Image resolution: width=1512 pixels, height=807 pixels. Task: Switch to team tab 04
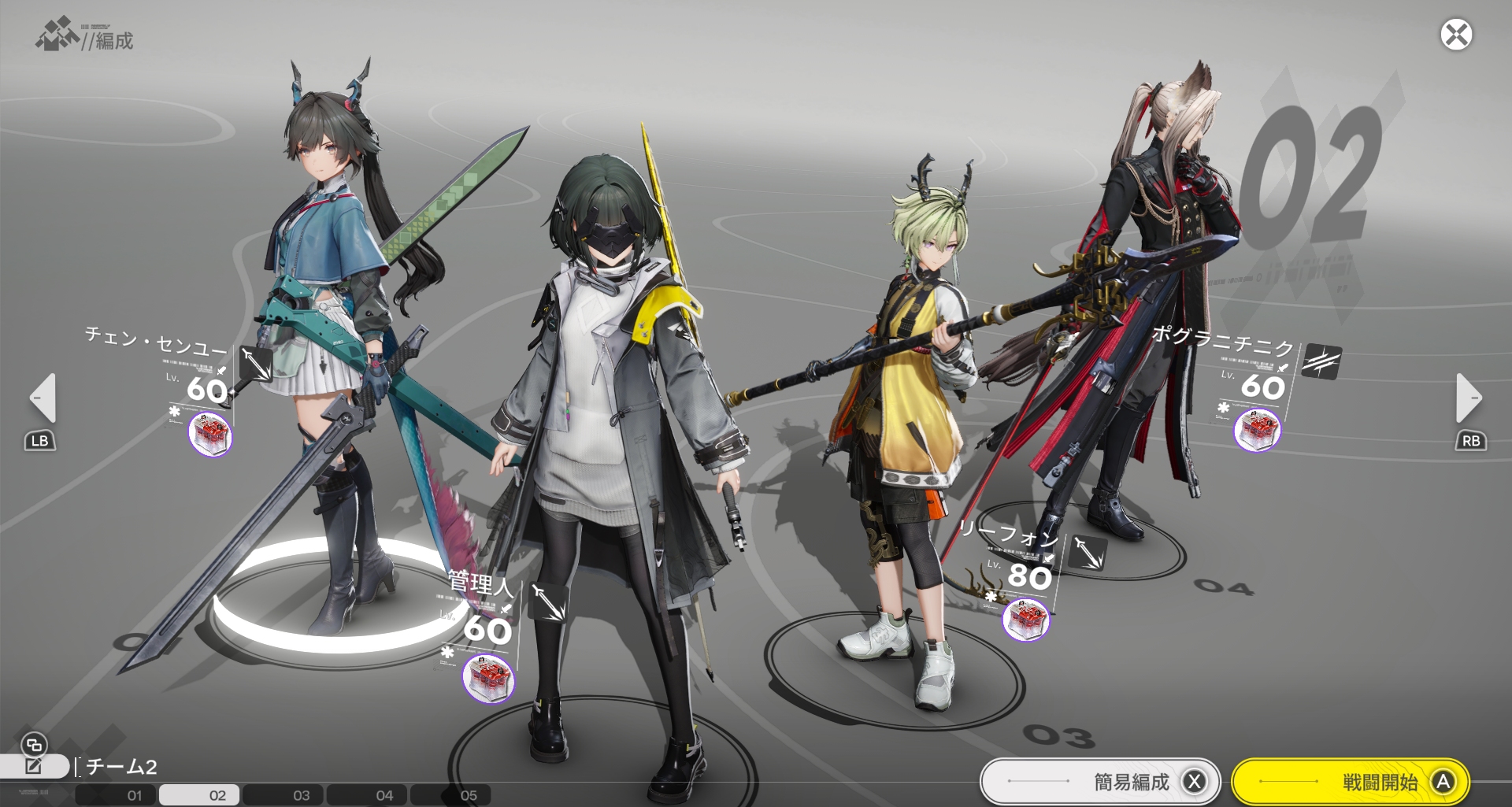[384, 795]
